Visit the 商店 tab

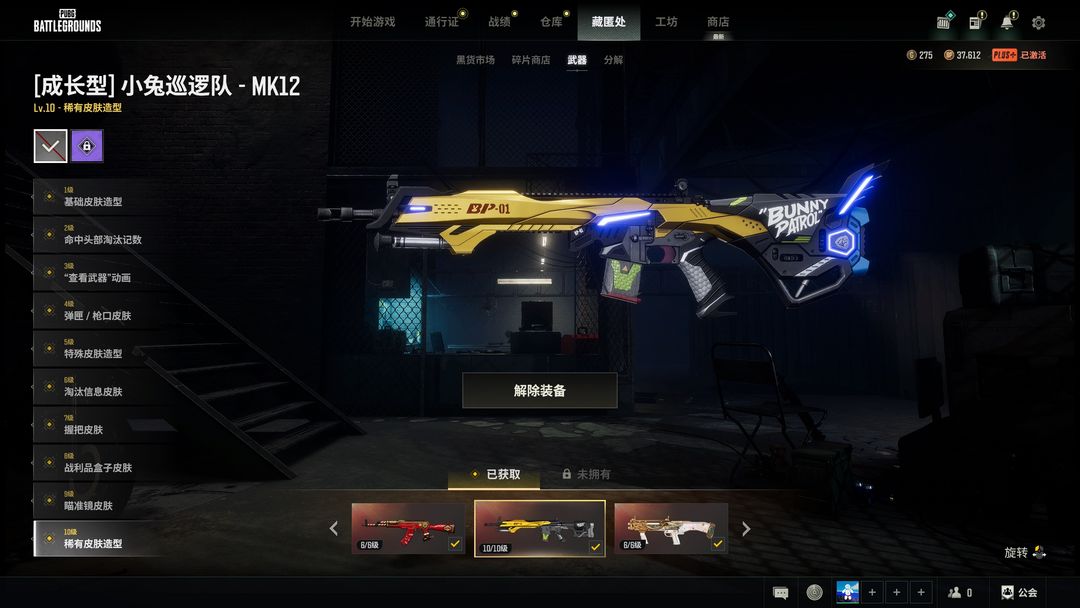pos(718,22)
